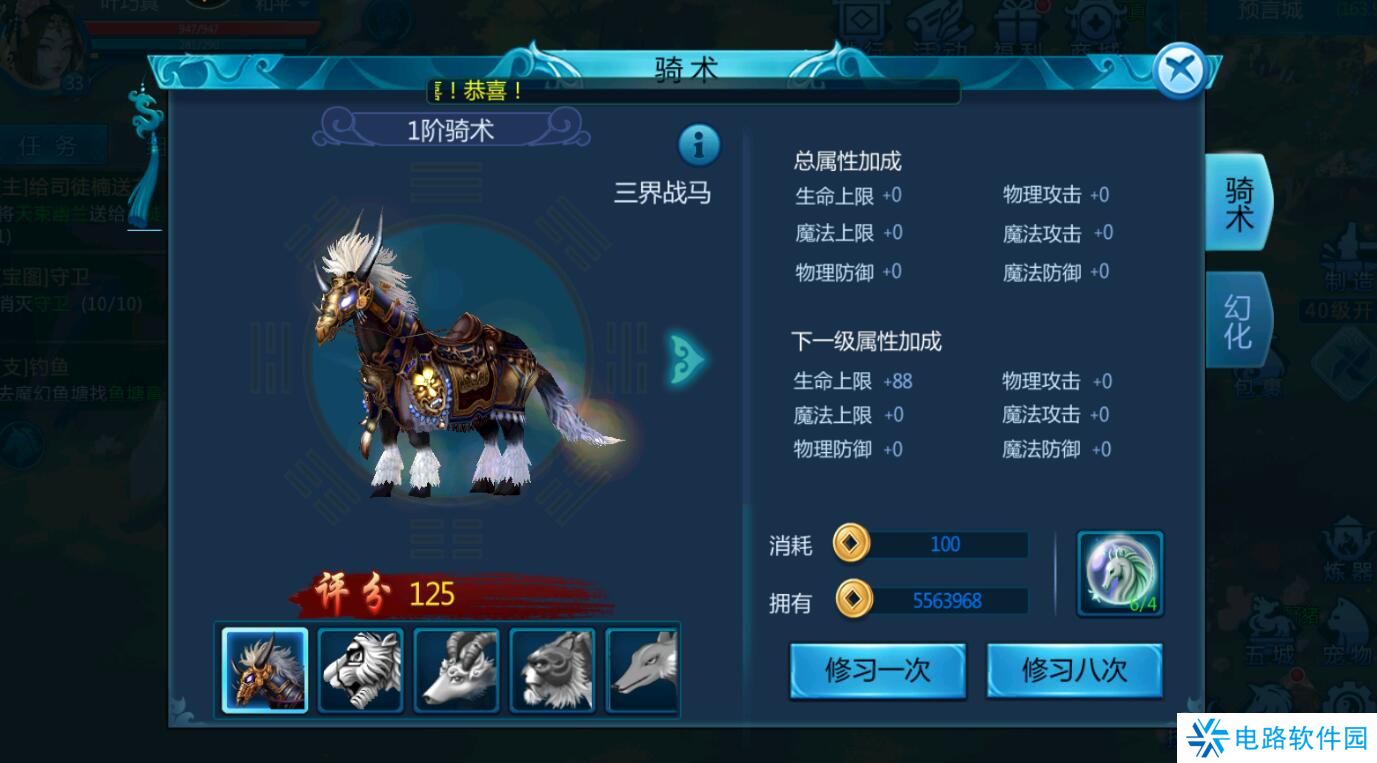Click the 修习八次 button

1074,671
